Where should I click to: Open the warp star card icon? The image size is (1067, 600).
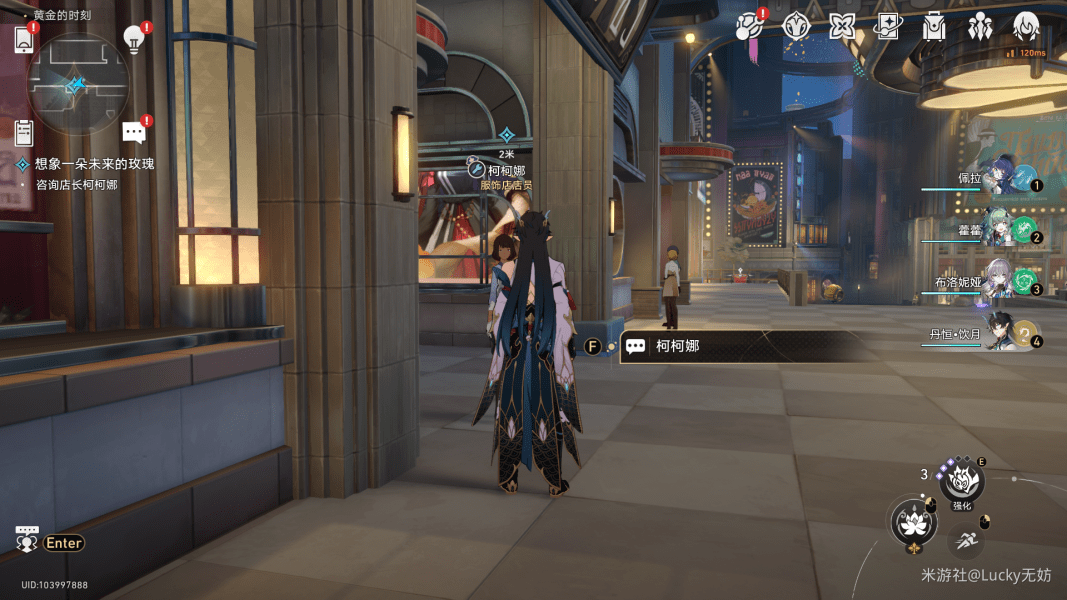(x=887, y=26)
